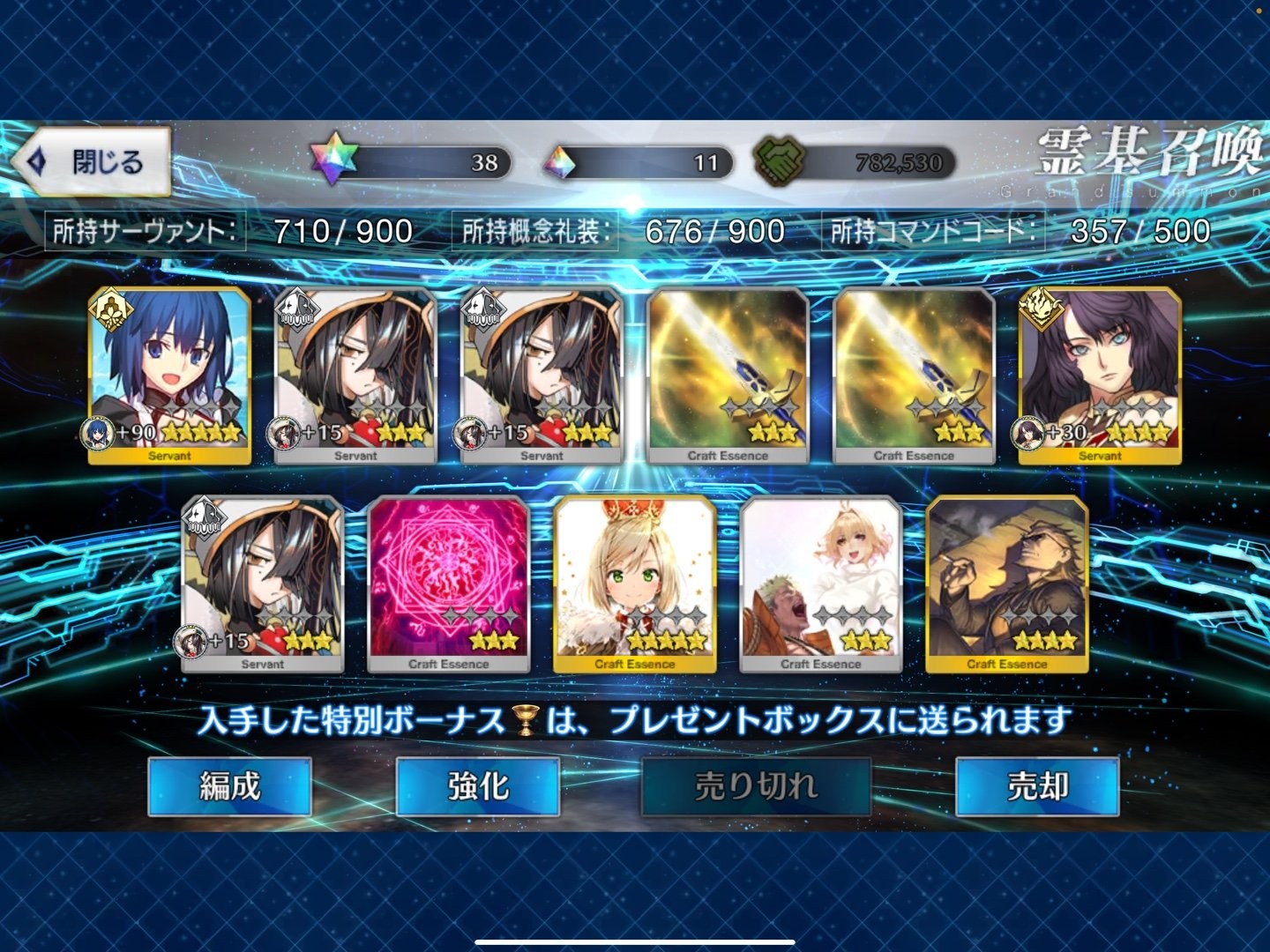
Task: Select the purple-haired four-star Servant card
Action: pos(1099,375)
